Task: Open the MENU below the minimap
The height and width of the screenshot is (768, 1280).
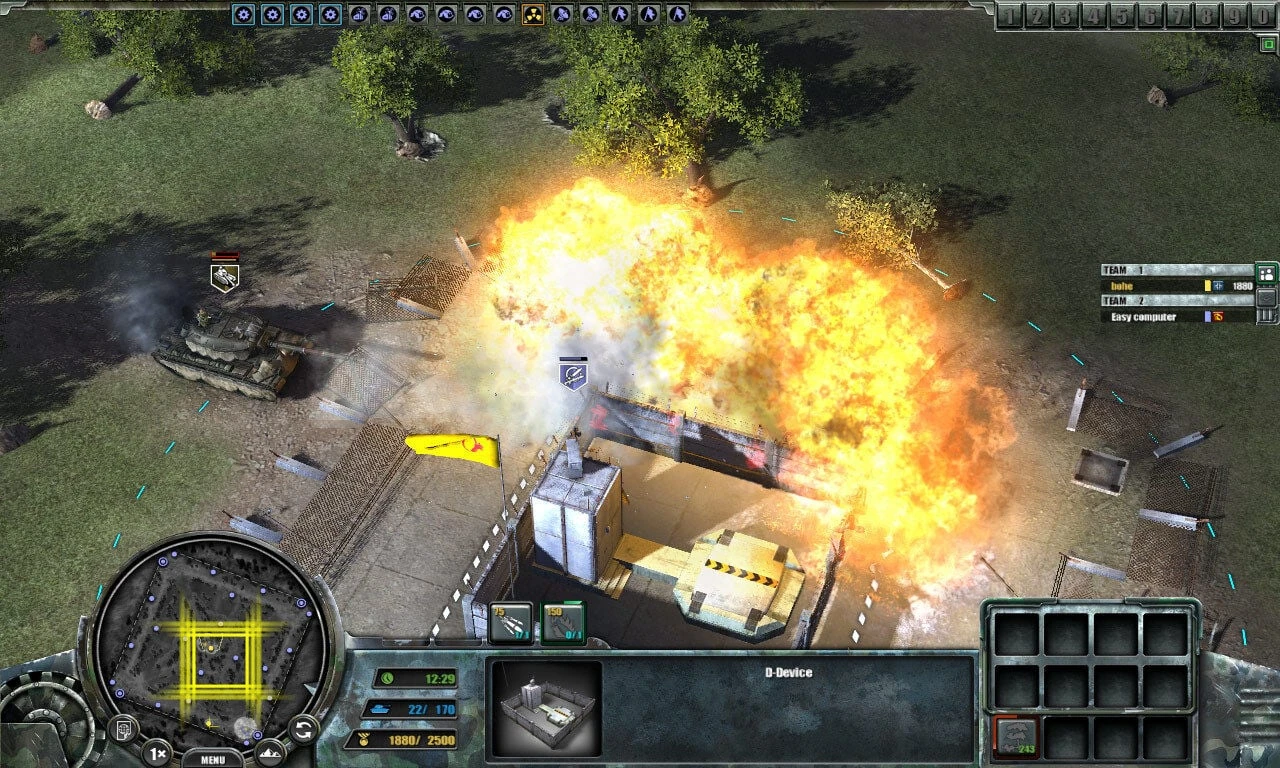Action: point(211,759)
